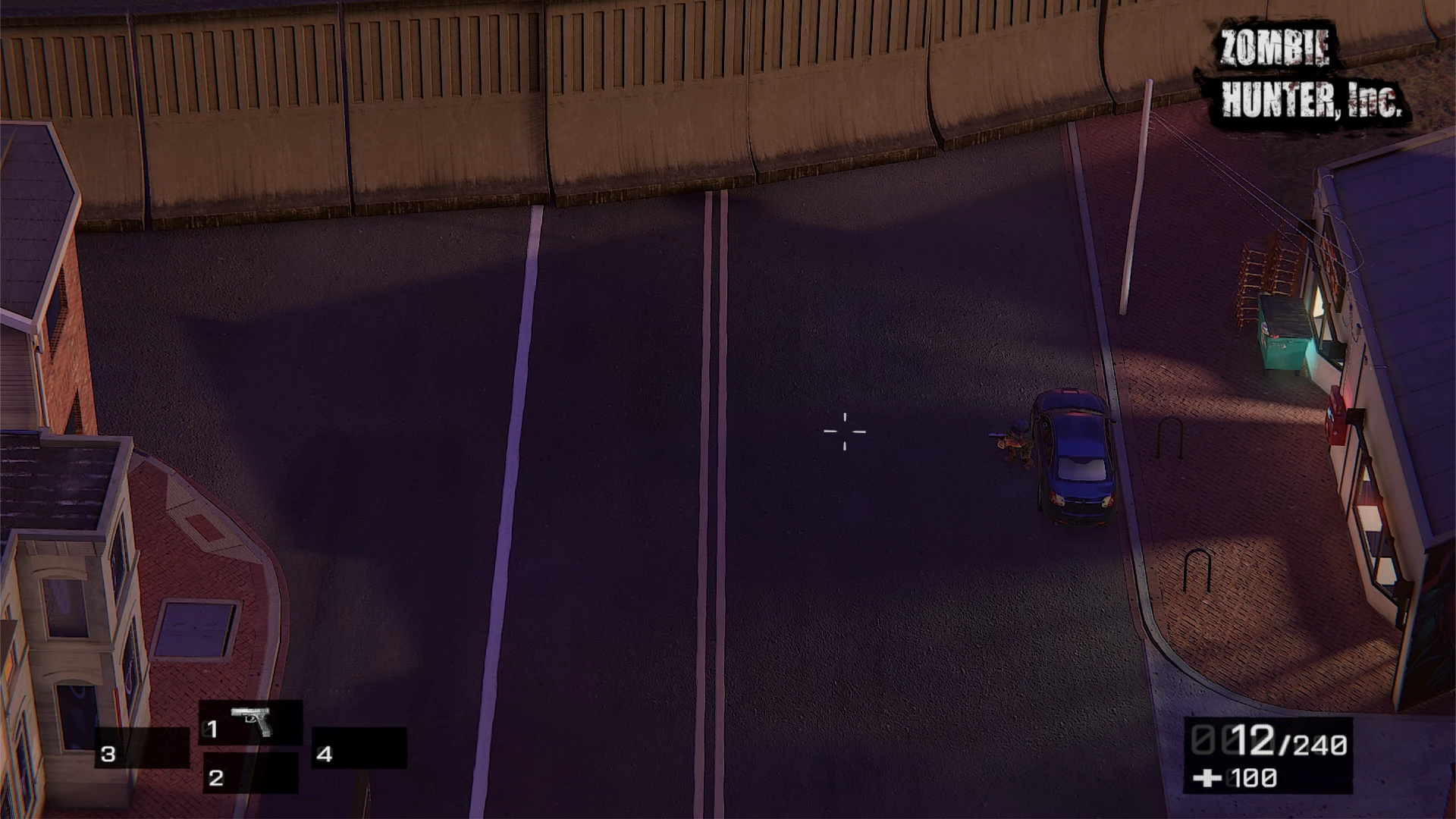
Task: Switch to weapon slot 3
Action: point(142,749)
